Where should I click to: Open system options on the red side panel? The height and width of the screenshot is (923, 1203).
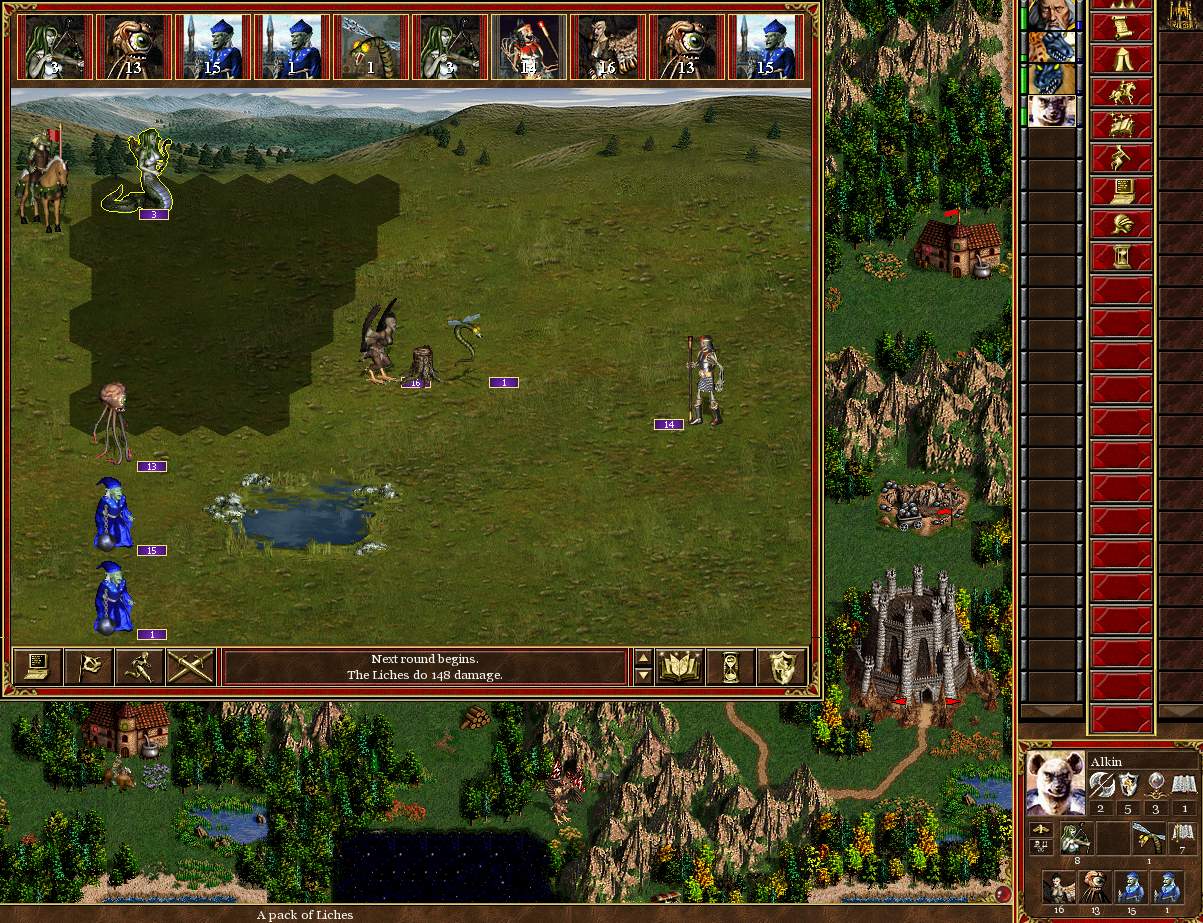tap(1121, 191)
